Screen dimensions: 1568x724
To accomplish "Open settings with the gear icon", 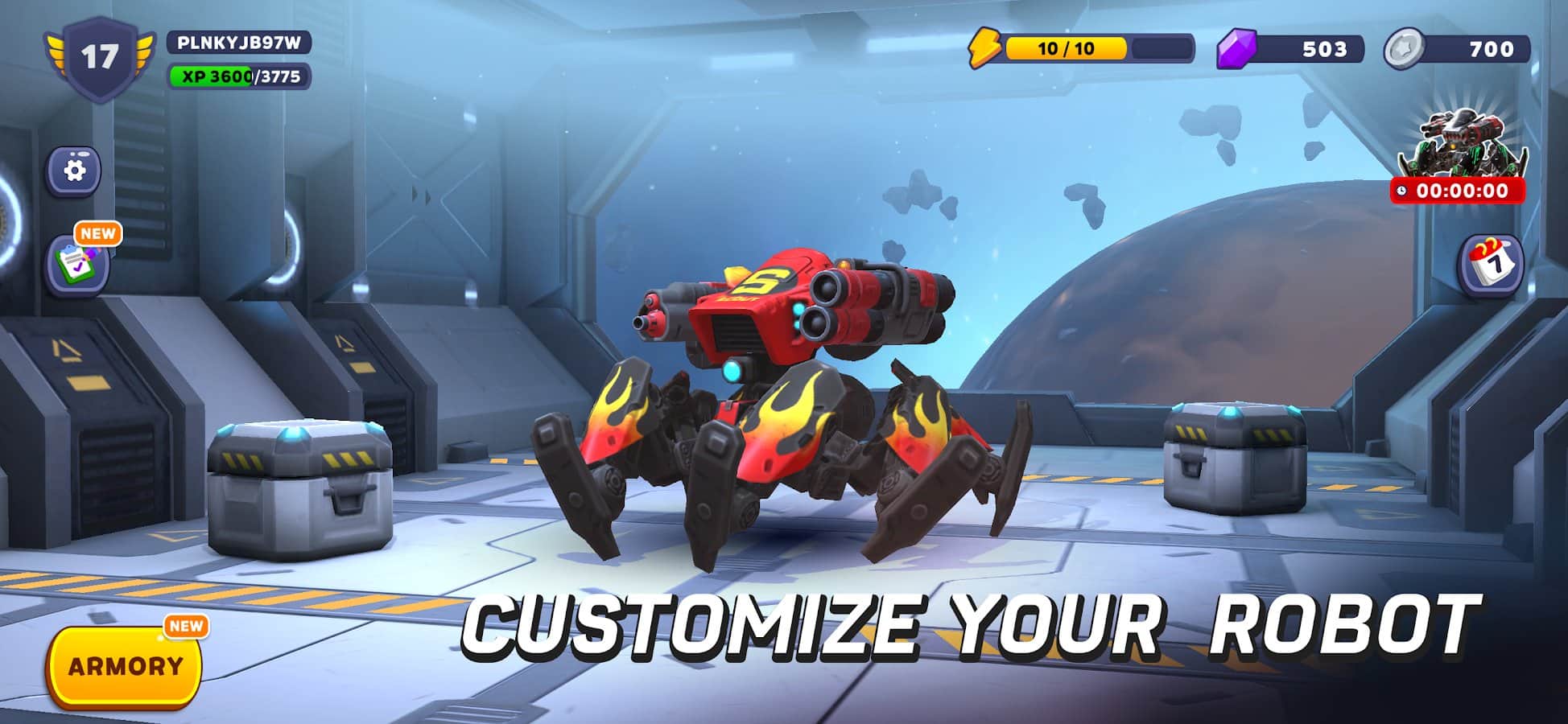I will point(74,171).
